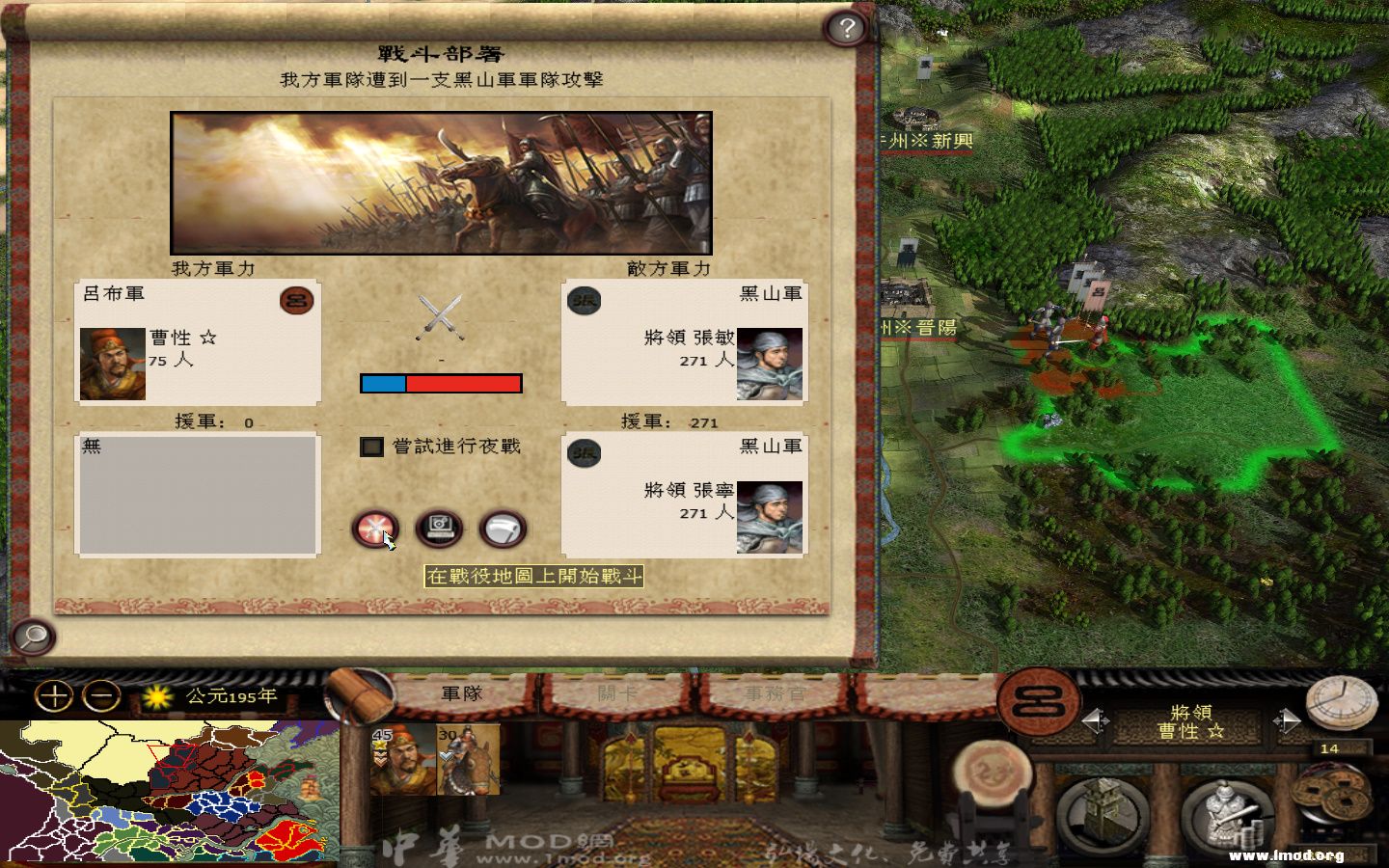Image resolution: width=1389 pixels, height=868 pixels.
Task: Zoom the minimap in with the plus button
Action: [x=55, y=695]
